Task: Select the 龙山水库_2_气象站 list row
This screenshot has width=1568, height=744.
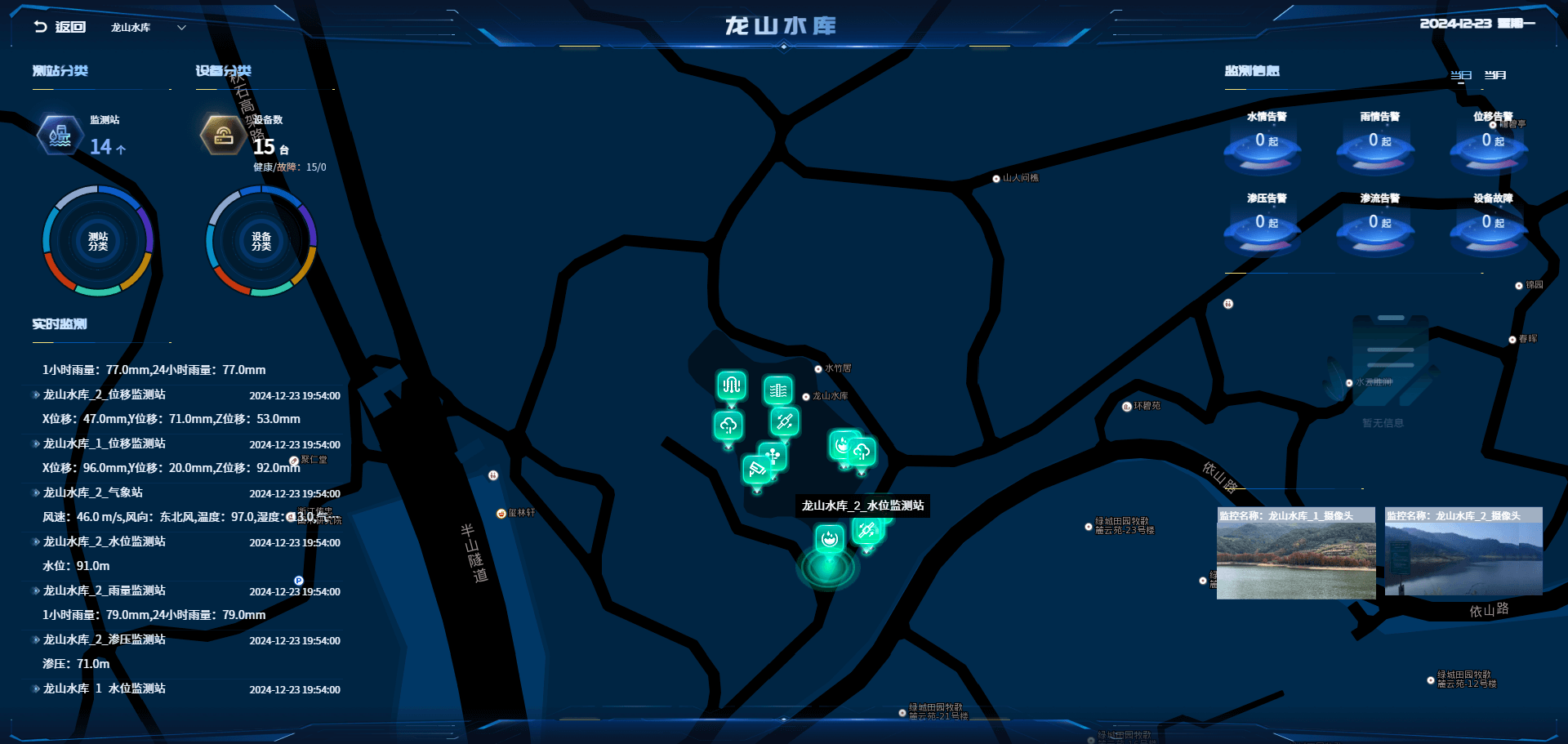Action: (92, 492)
